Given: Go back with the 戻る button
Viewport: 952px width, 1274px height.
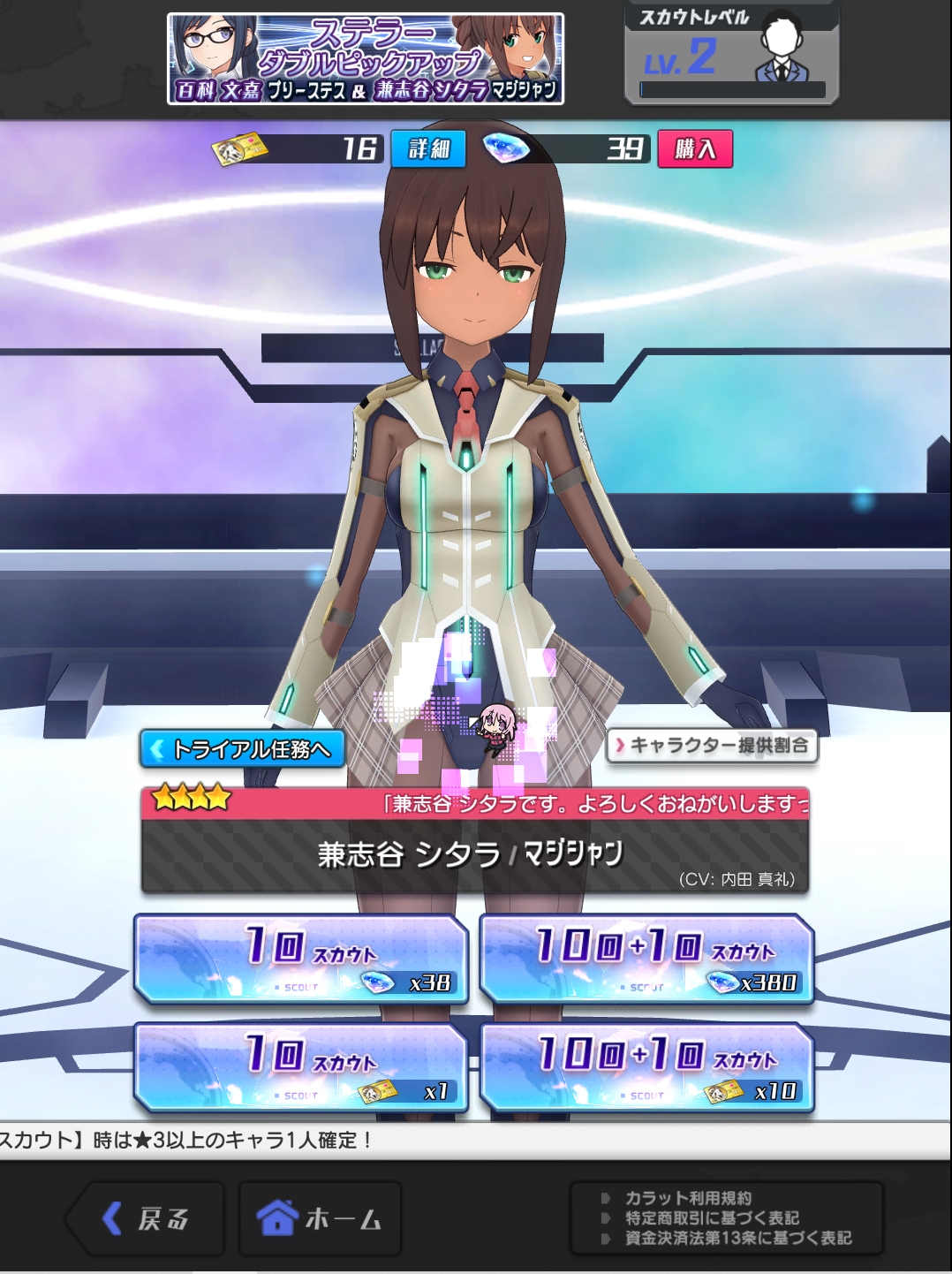Looking at the screenshot, I should 147,1219.
